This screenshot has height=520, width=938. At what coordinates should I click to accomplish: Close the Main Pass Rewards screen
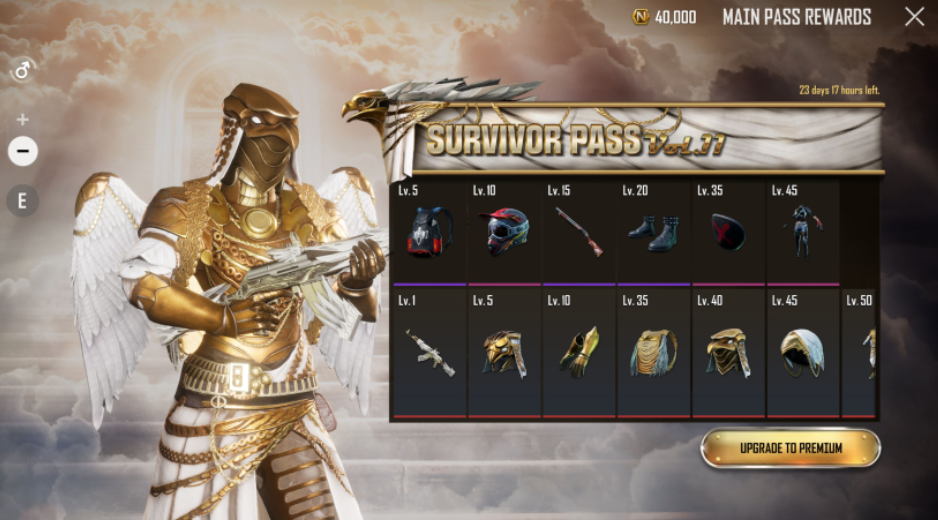point(914,16)
